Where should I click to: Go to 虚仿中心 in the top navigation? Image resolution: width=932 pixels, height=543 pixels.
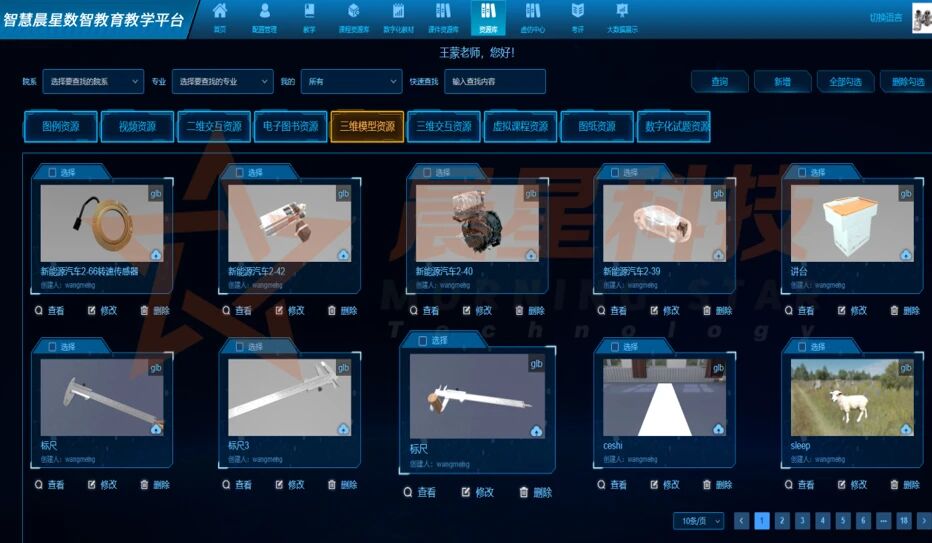533,17
